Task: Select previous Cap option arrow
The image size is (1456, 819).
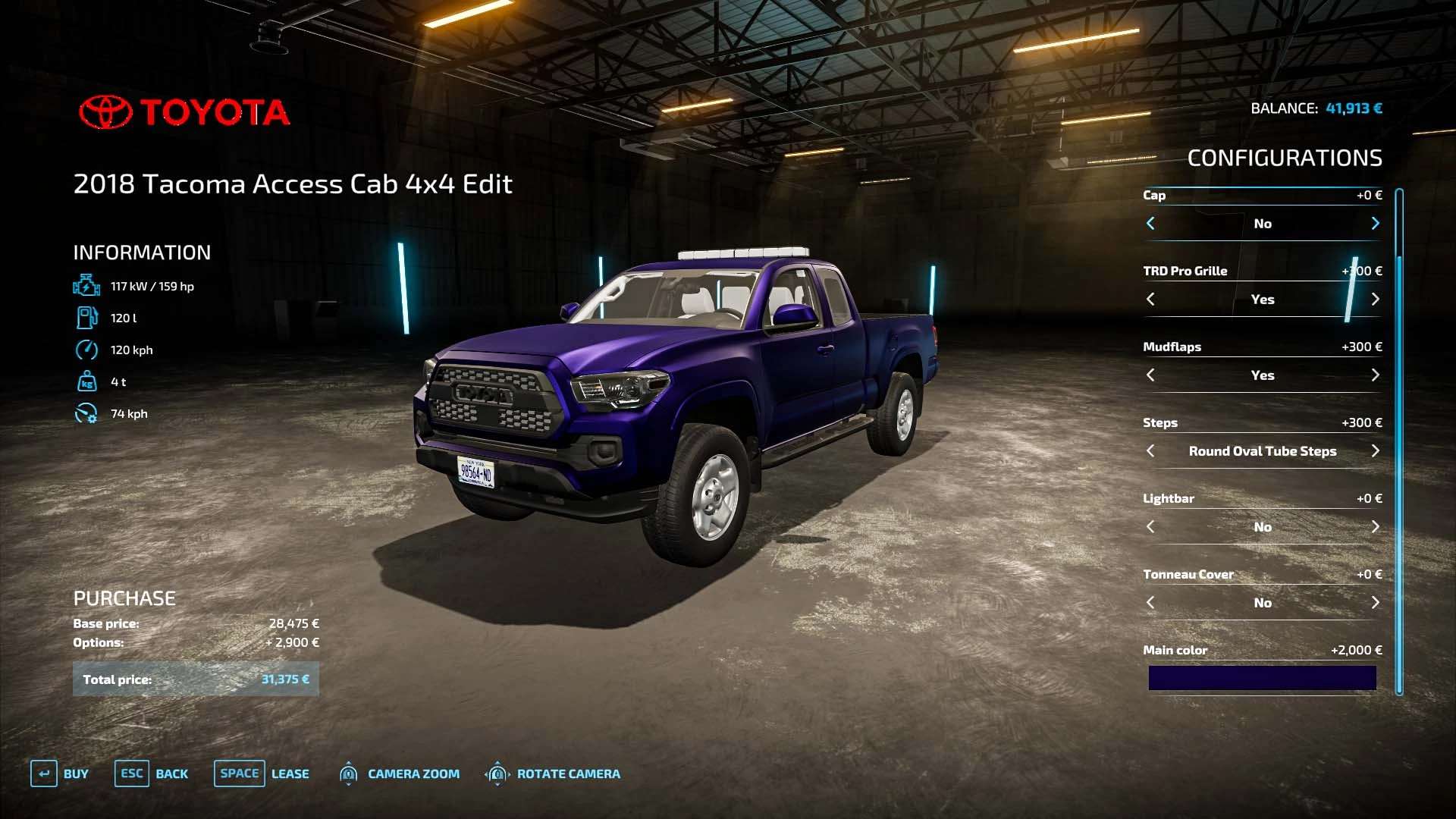Action: coord(1150,224)
